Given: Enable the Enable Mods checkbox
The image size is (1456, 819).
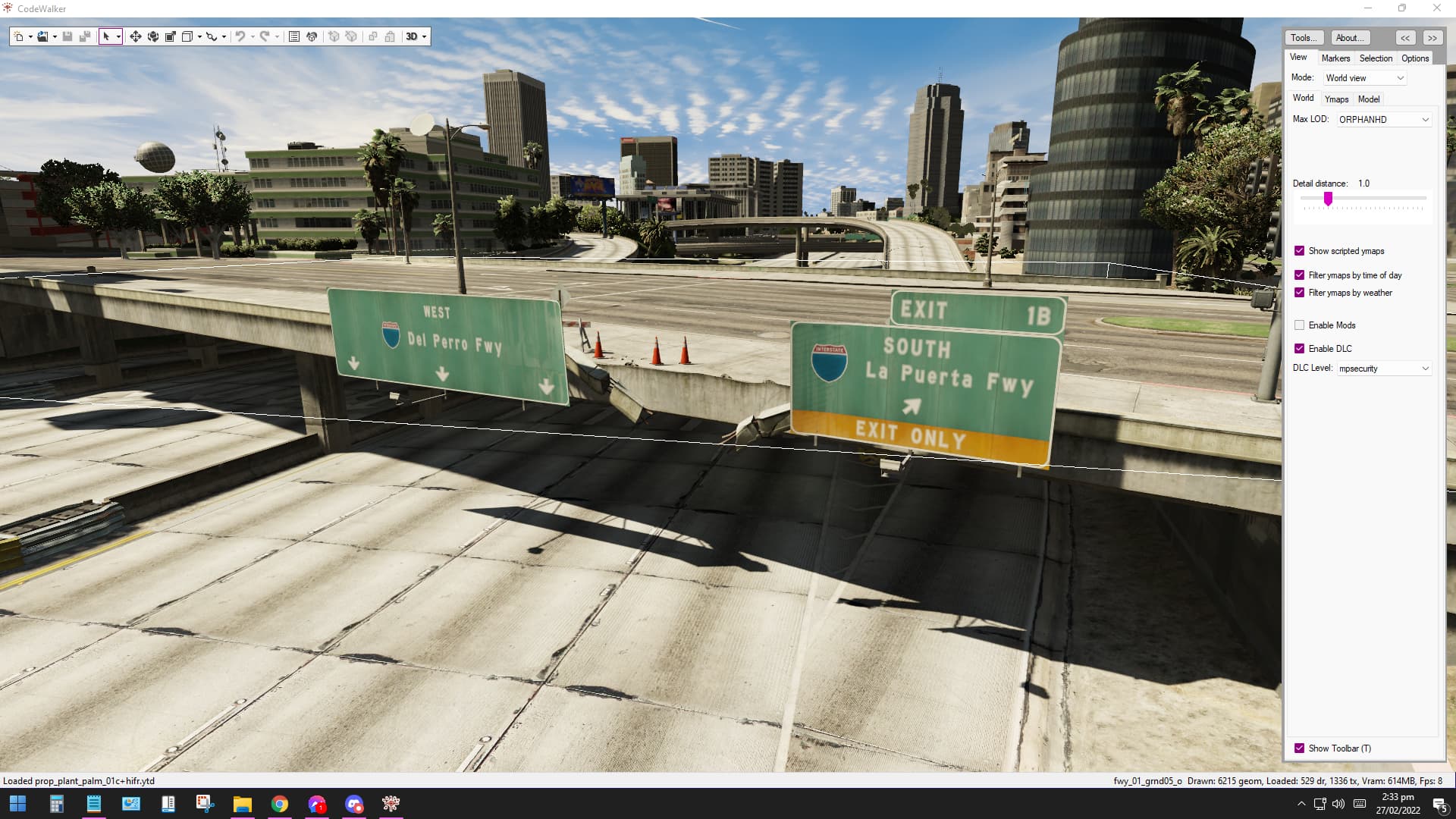Looking at the screenshot, I should pos(1300,325).
